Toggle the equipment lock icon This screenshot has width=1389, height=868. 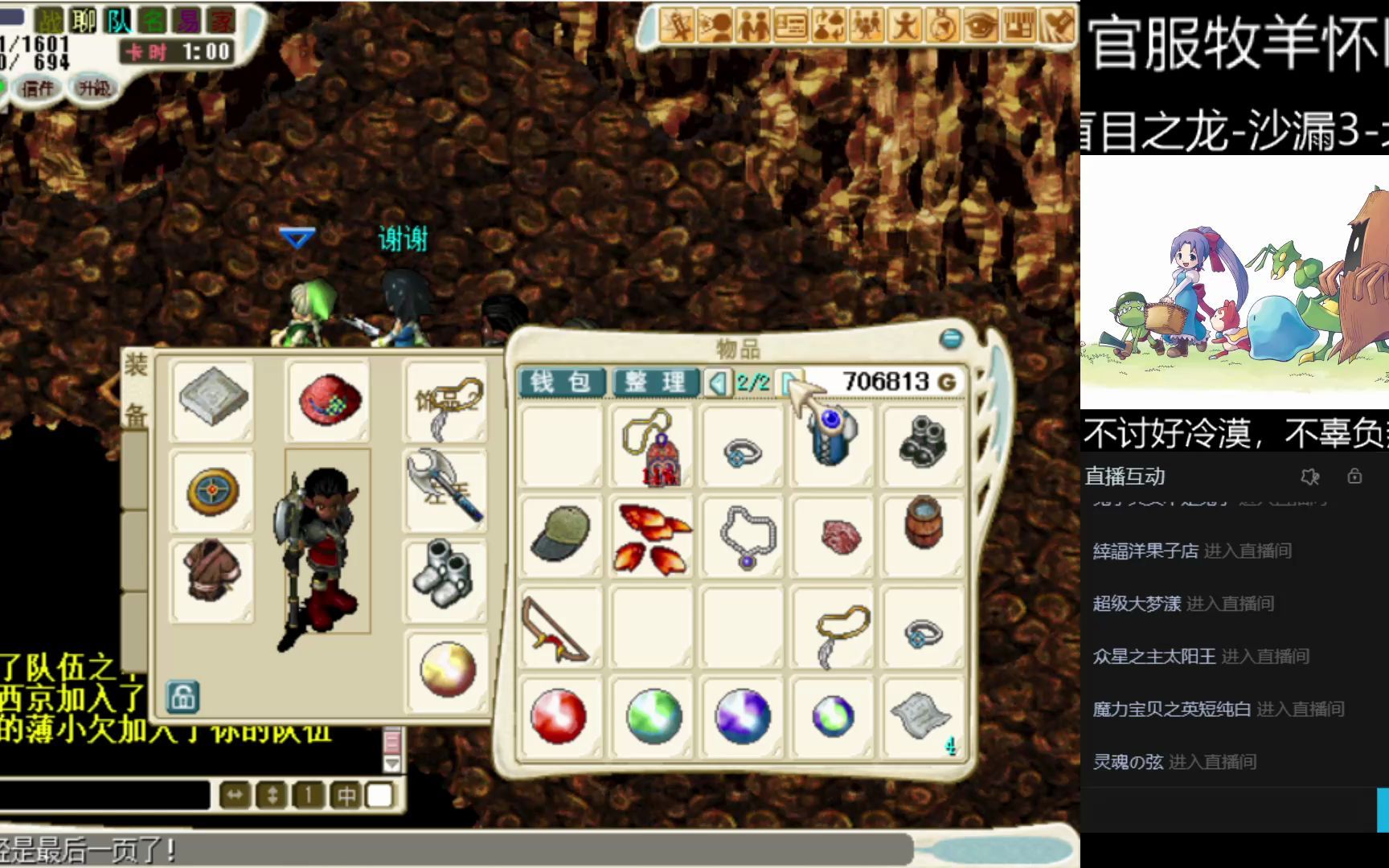pyautogui.click(x=182, y=697)
